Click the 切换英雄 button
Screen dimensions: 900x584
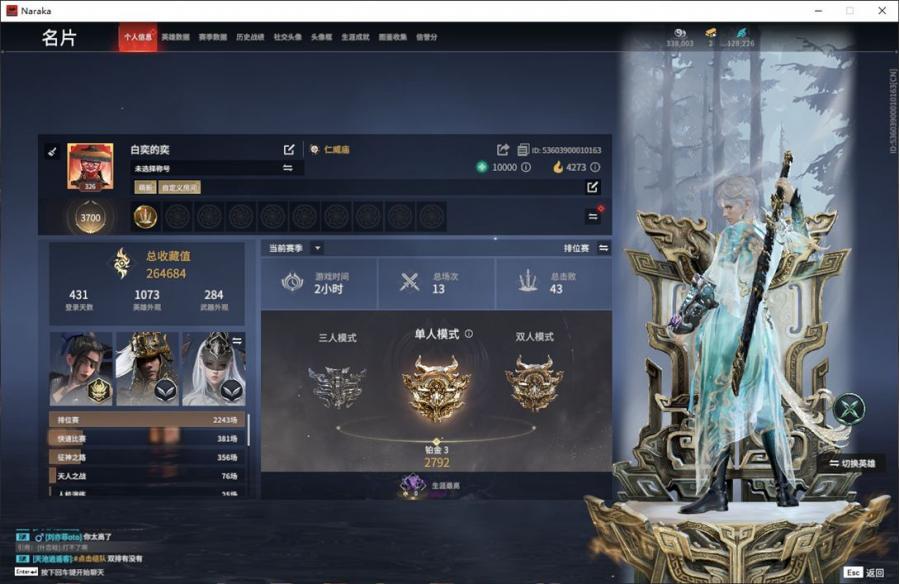(851, 463)
